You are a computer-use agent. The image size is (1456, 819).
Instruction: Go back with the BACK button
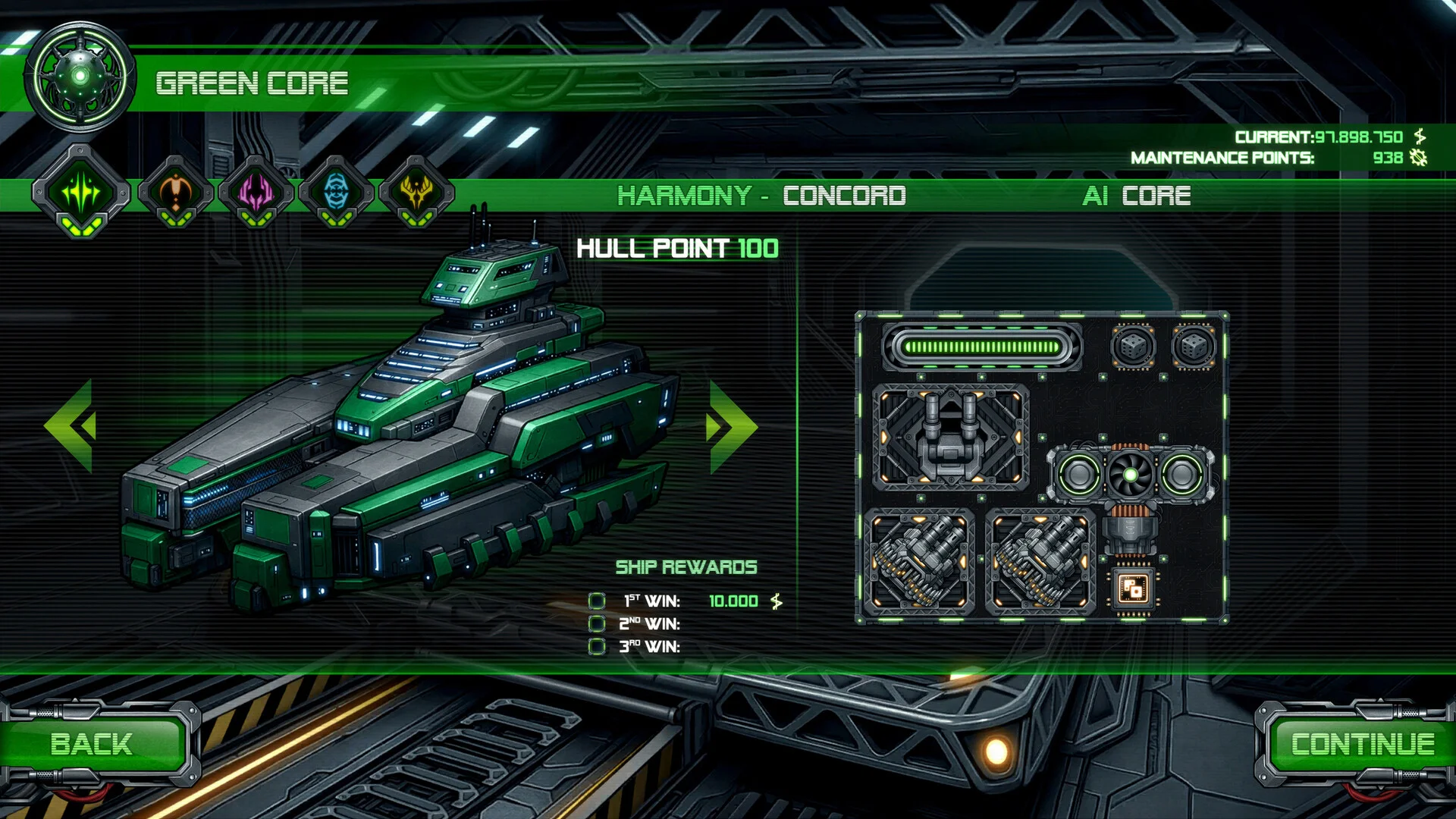coord(92,744)
